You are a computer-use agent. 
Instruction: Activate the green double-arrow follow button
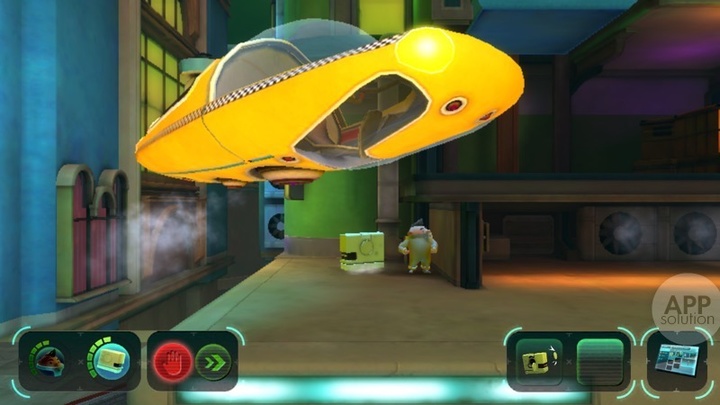click(212, 360)
